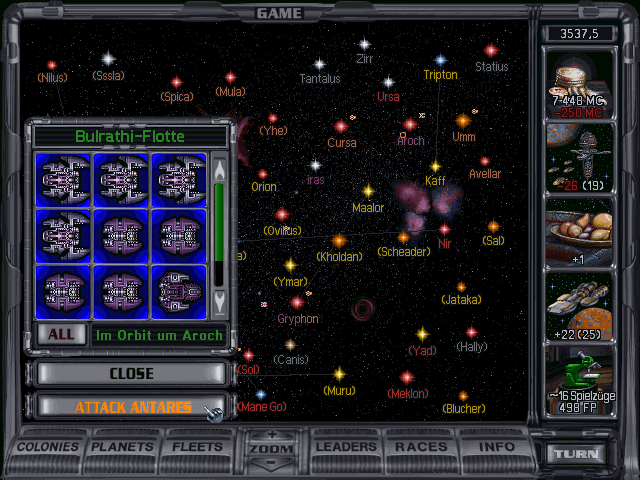
Task: Click the ZOOM button on the bottom bar
Action: 272,450
